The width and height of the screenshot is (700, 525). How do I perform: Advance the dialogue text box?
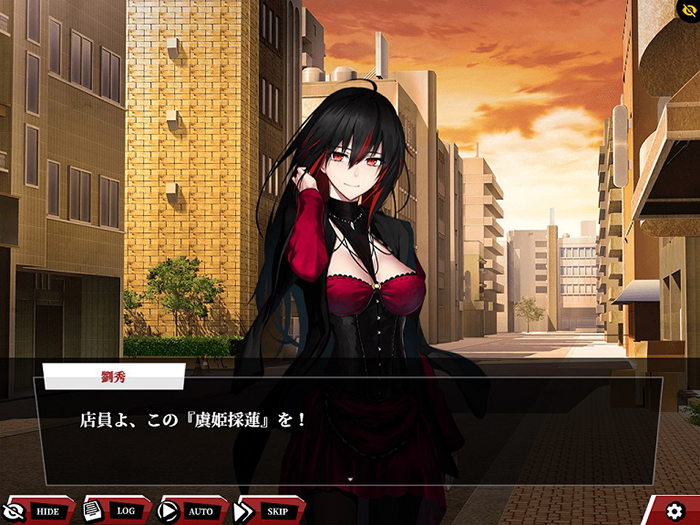click(348, 431)
